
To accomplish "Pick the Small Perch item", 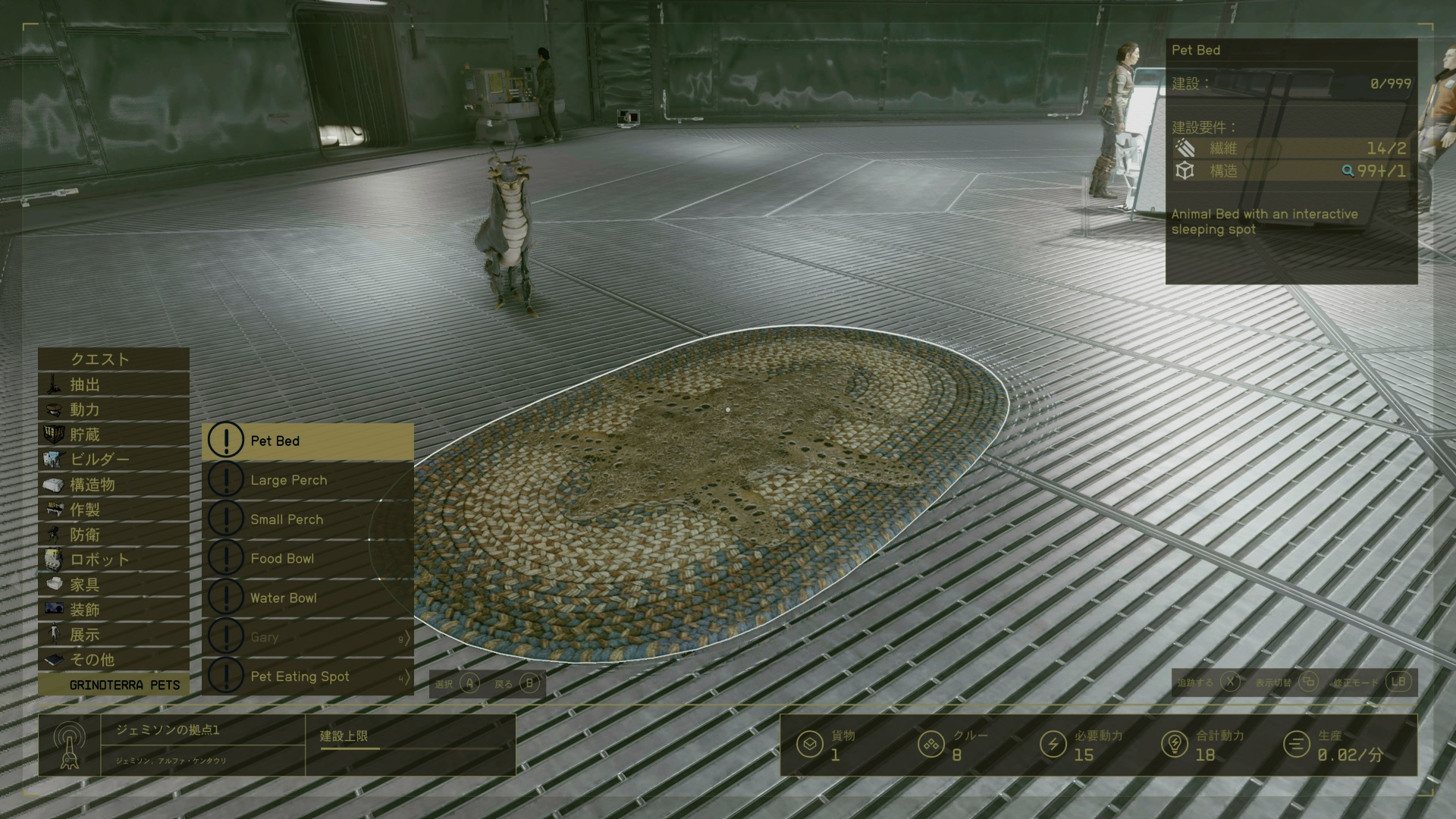I will pos(308,519).
